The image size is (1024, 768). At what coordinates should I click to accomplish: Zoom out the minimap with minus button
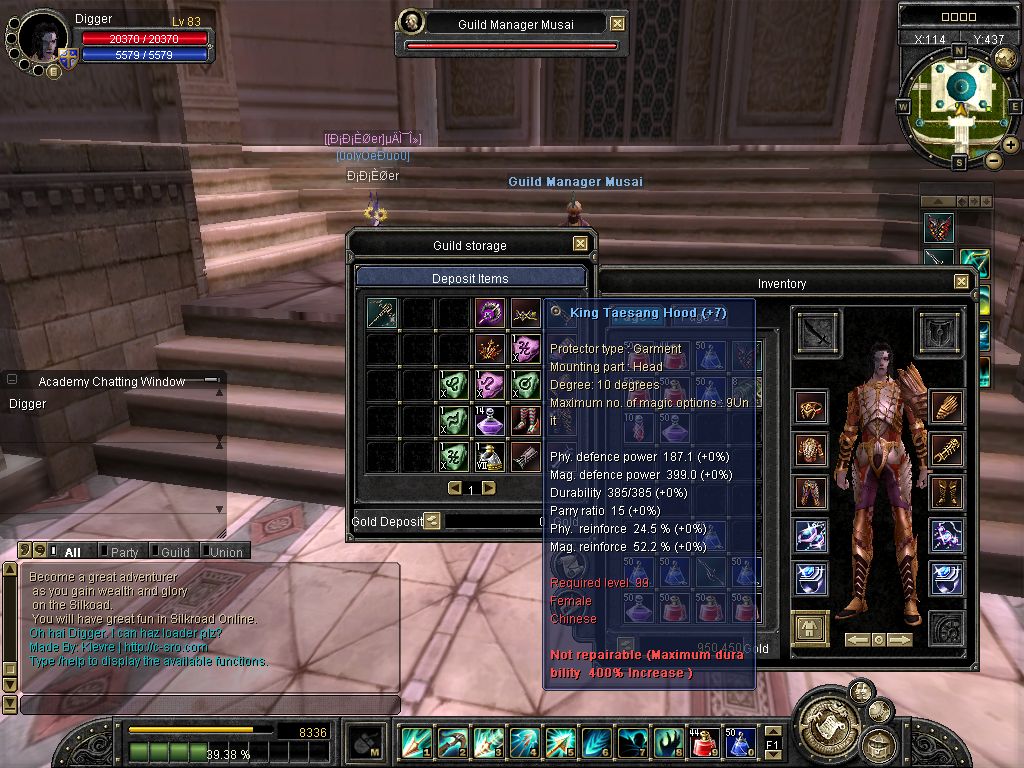993,160
